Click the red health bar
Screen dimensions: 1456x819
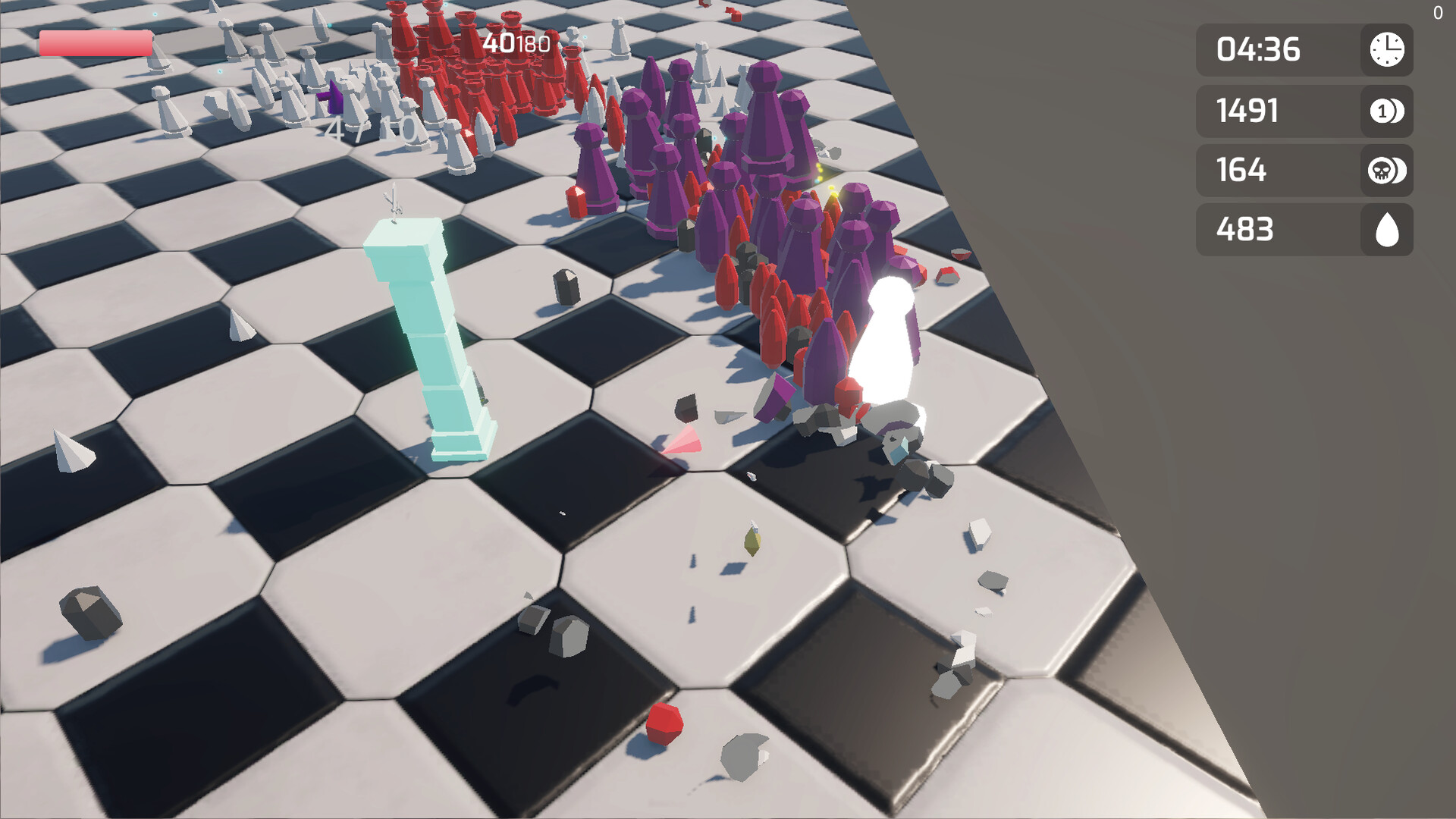[95, 44]
